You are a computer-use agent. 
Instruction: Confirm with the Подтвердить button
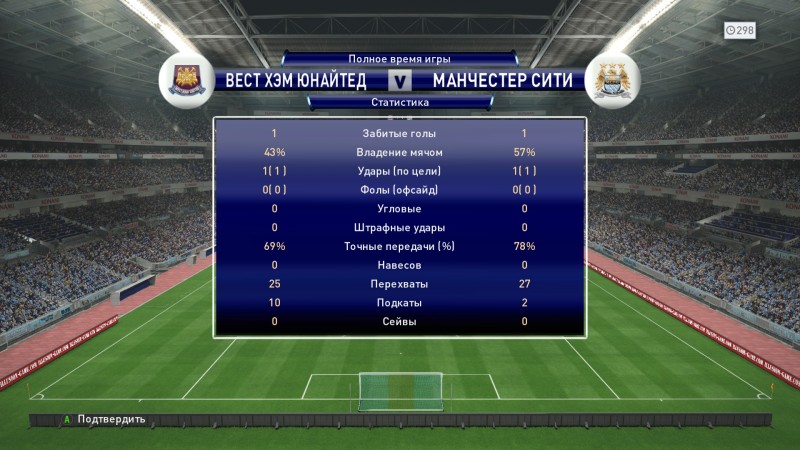click(105, 420)
